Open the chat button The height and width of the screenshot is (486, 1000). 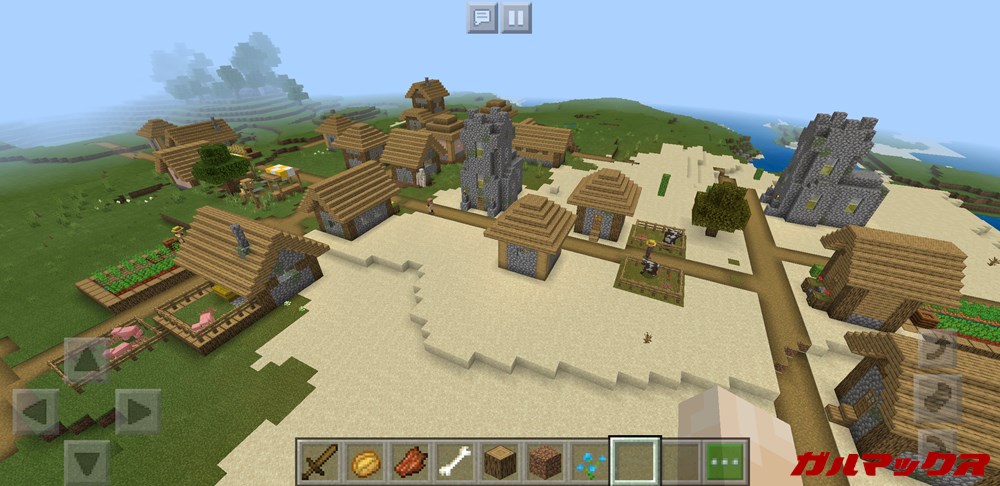[482, 17]
